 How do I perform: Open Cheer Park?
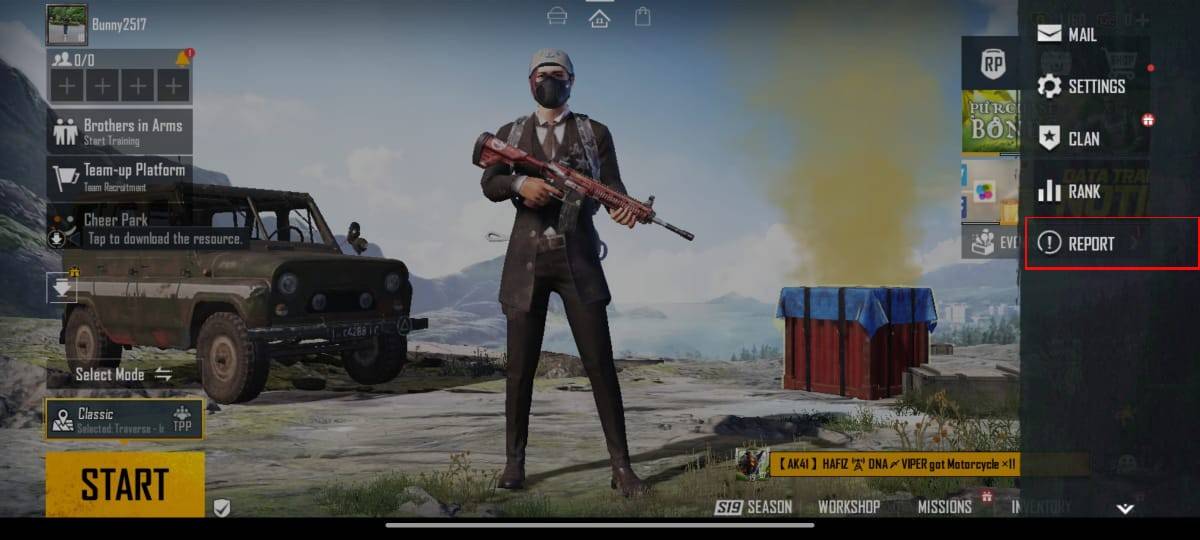pos(115,220)
